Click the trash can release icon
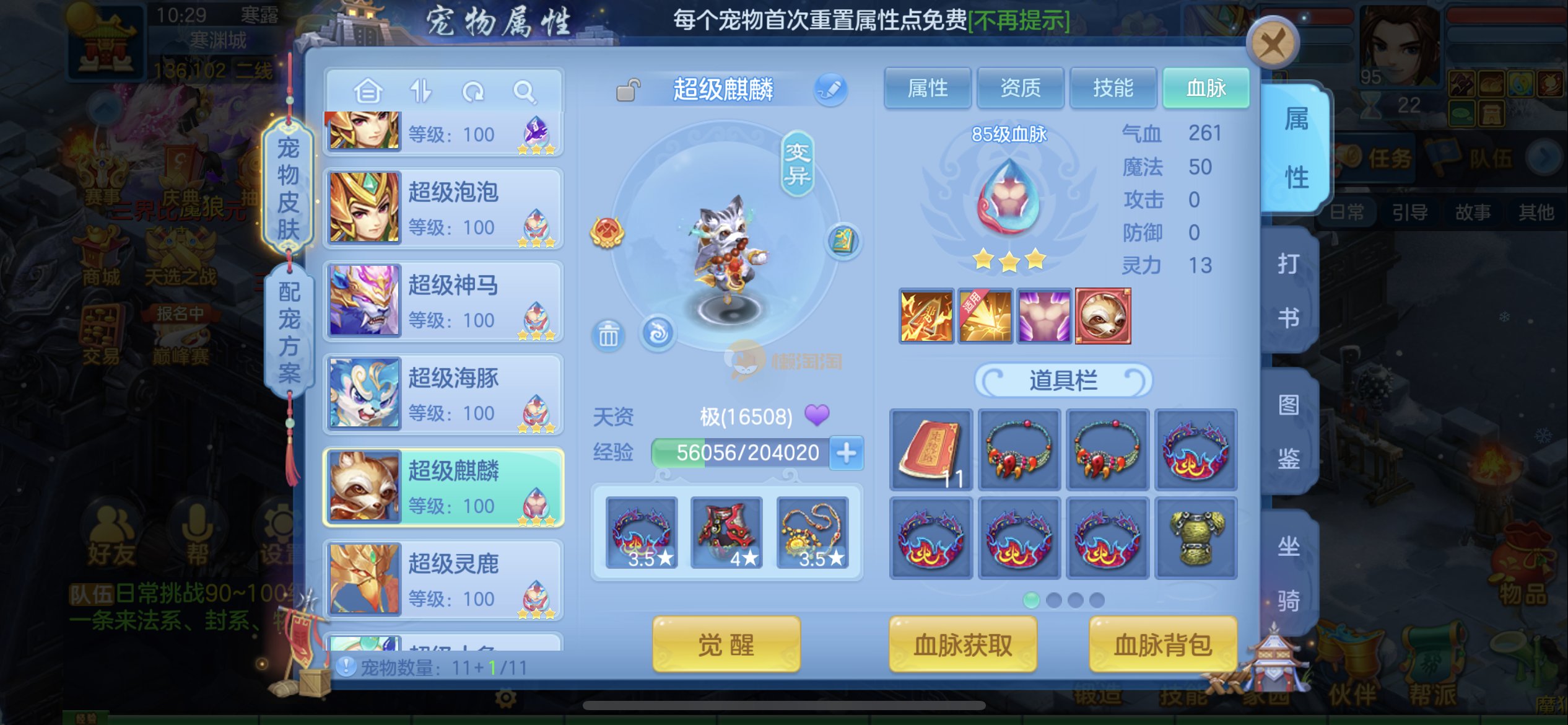1568x725 pixels. (x=608, y=335)
